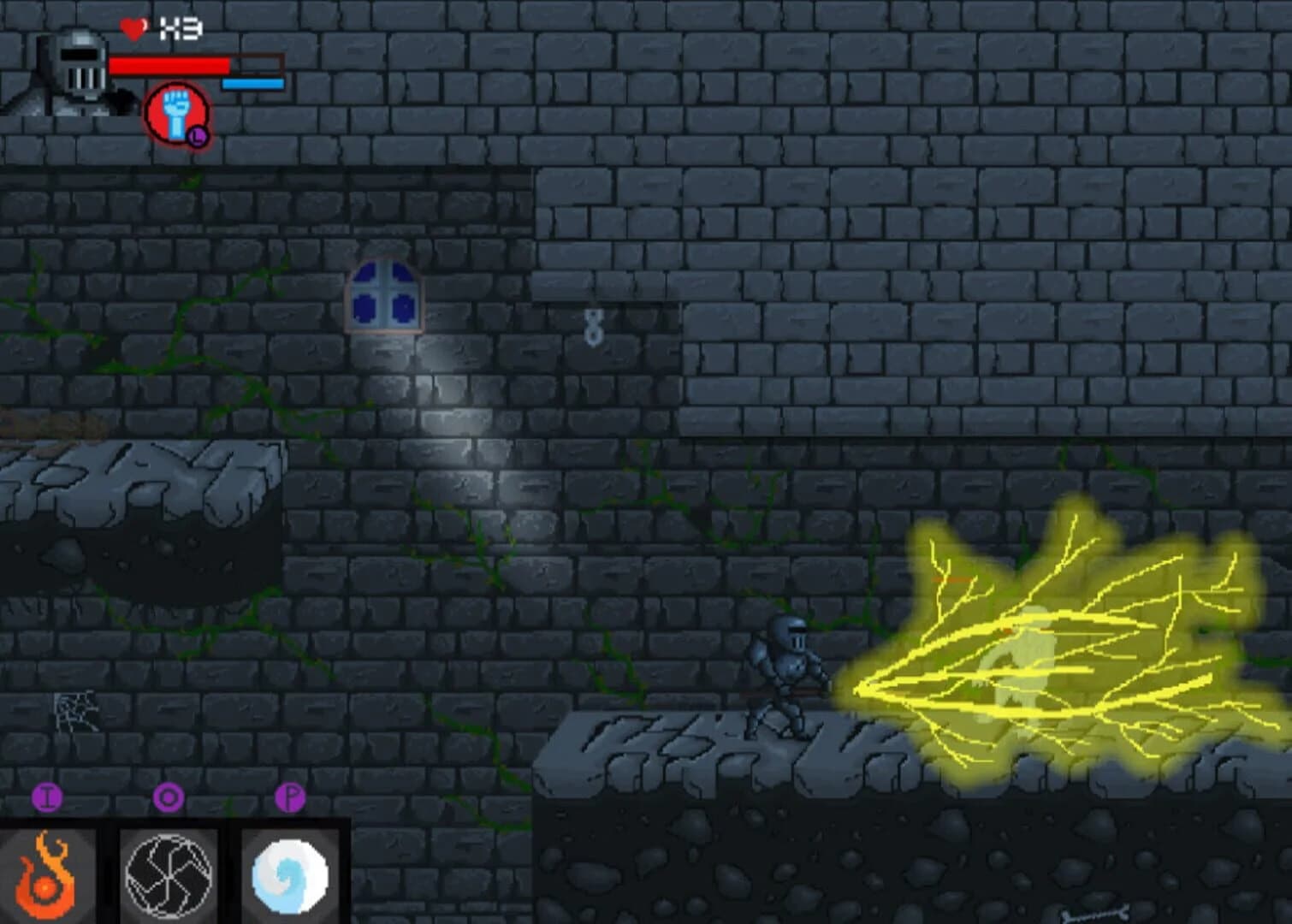
Task: Click the purple L keybind badge on fist ability
Action: tap(198, 135)
